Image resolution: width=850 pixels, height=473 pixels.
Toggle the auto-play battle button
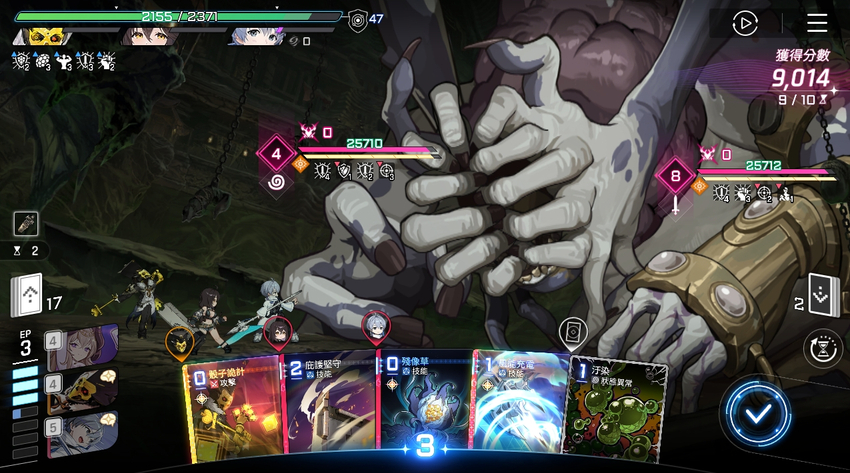coord(745,23)
